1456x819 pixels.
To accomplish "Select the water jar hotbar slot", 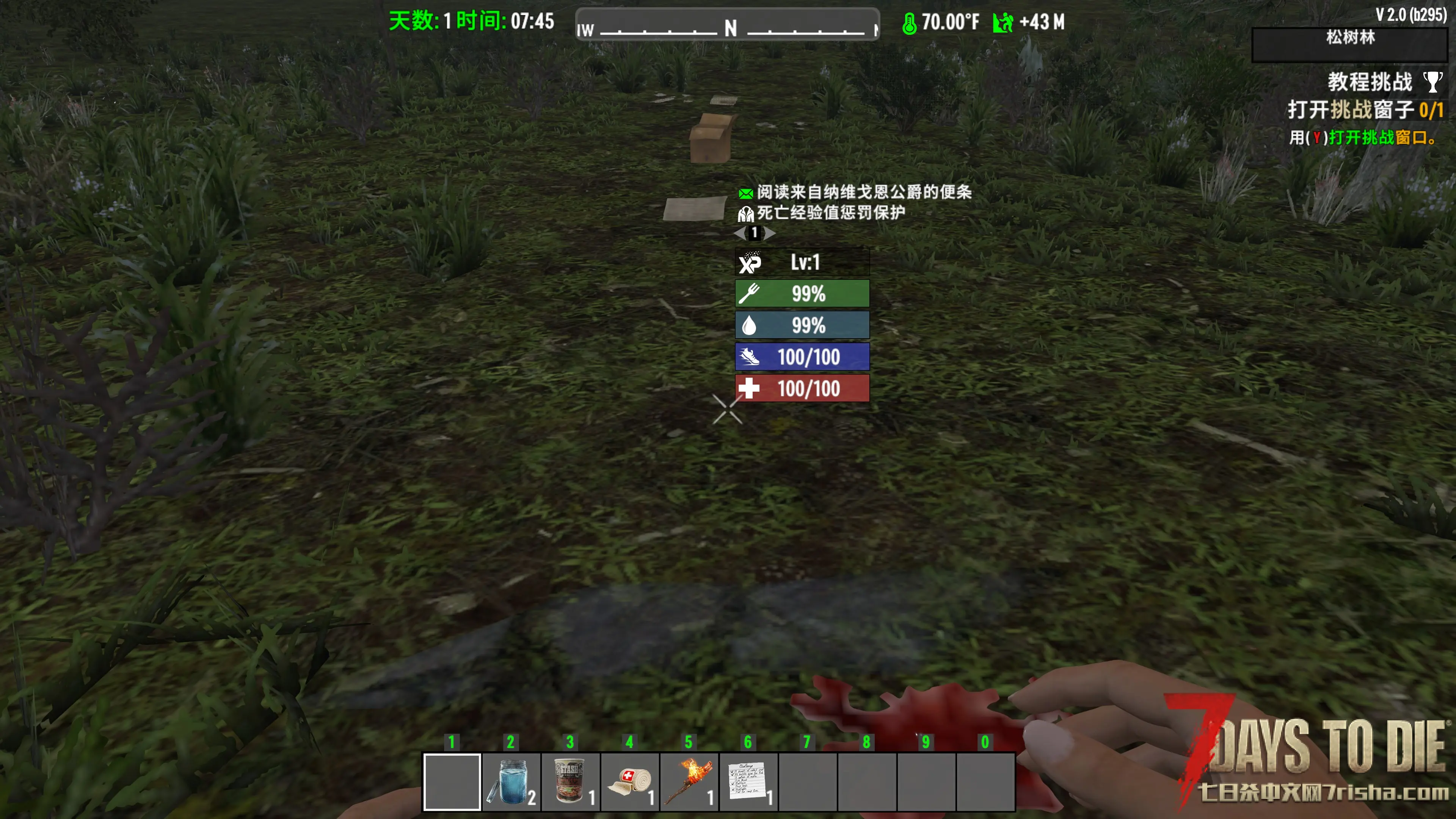I will pyautogui.click(x=511, y=782).
